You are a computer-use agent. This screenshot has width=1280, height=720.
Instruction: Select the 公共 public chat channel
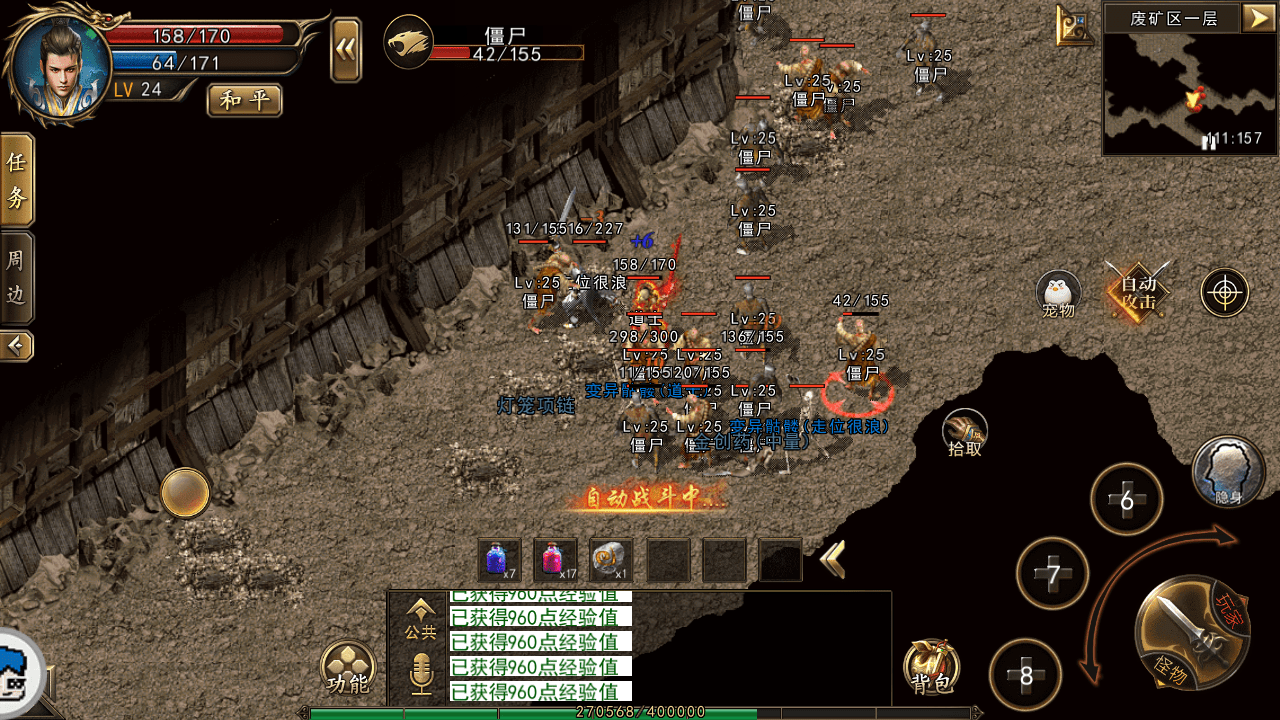[421, 618]
